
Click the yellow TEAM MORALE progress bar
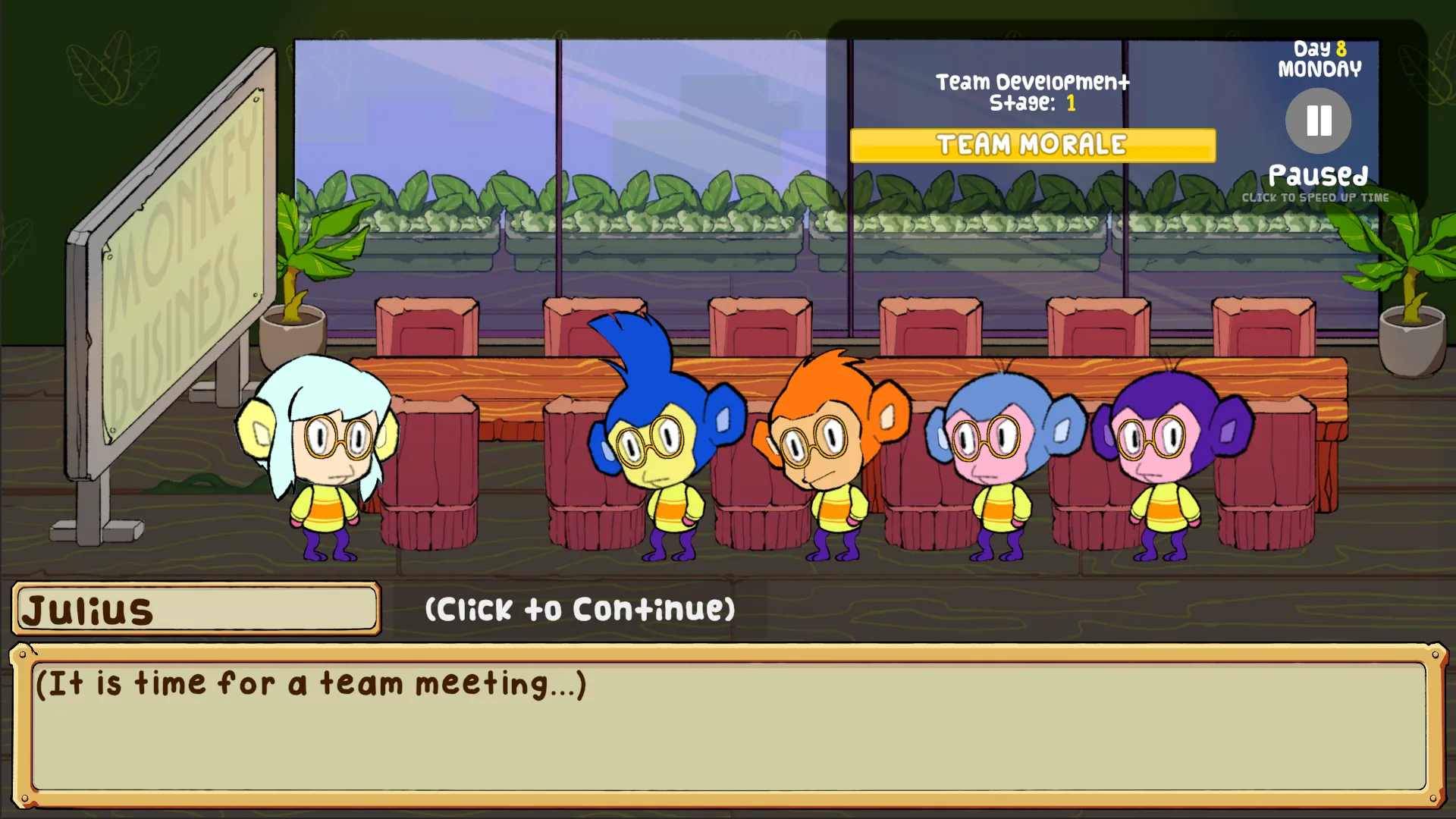[1033, 145]
